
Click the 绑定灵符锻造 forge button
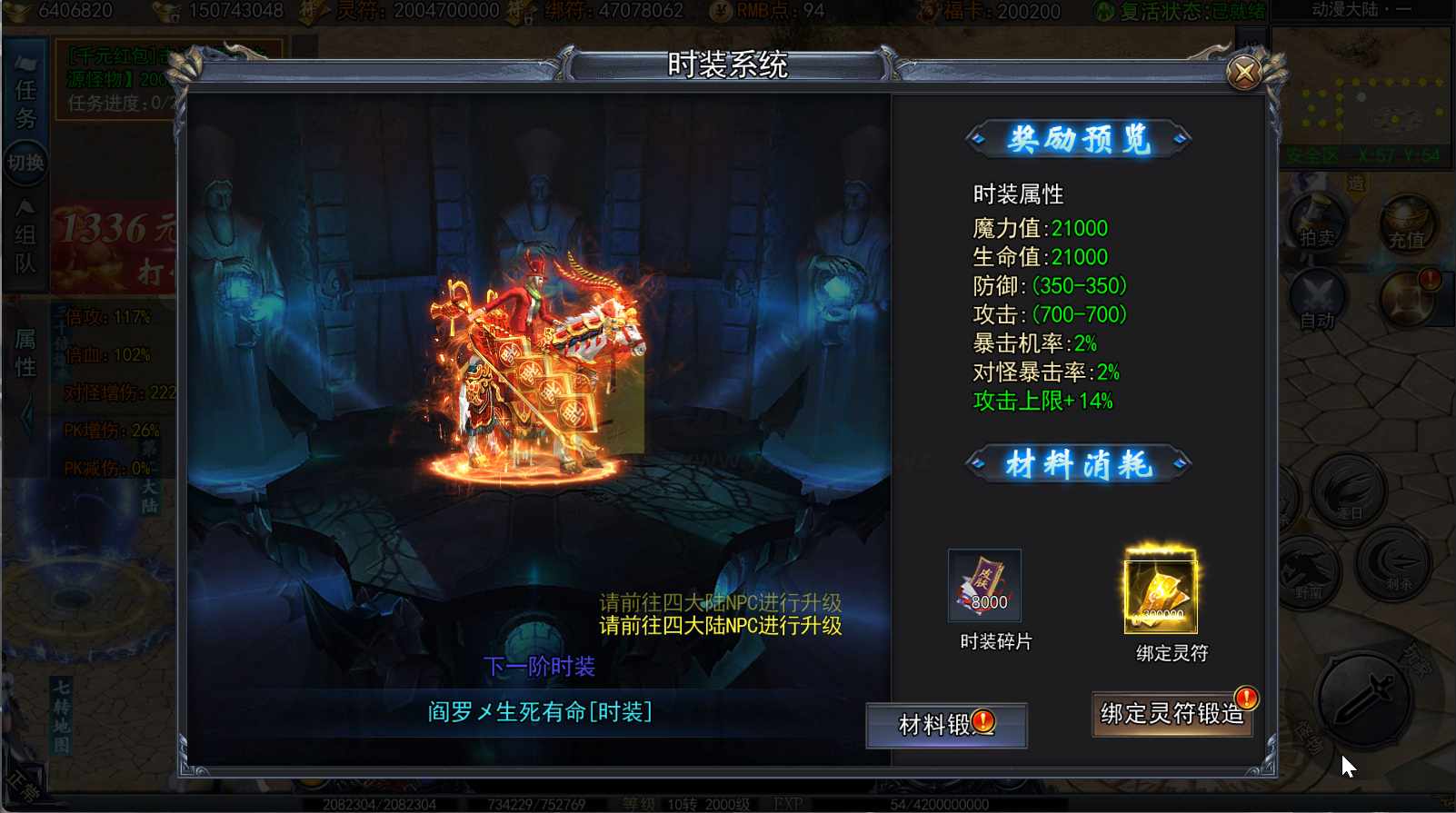(x=1172, y=714)
